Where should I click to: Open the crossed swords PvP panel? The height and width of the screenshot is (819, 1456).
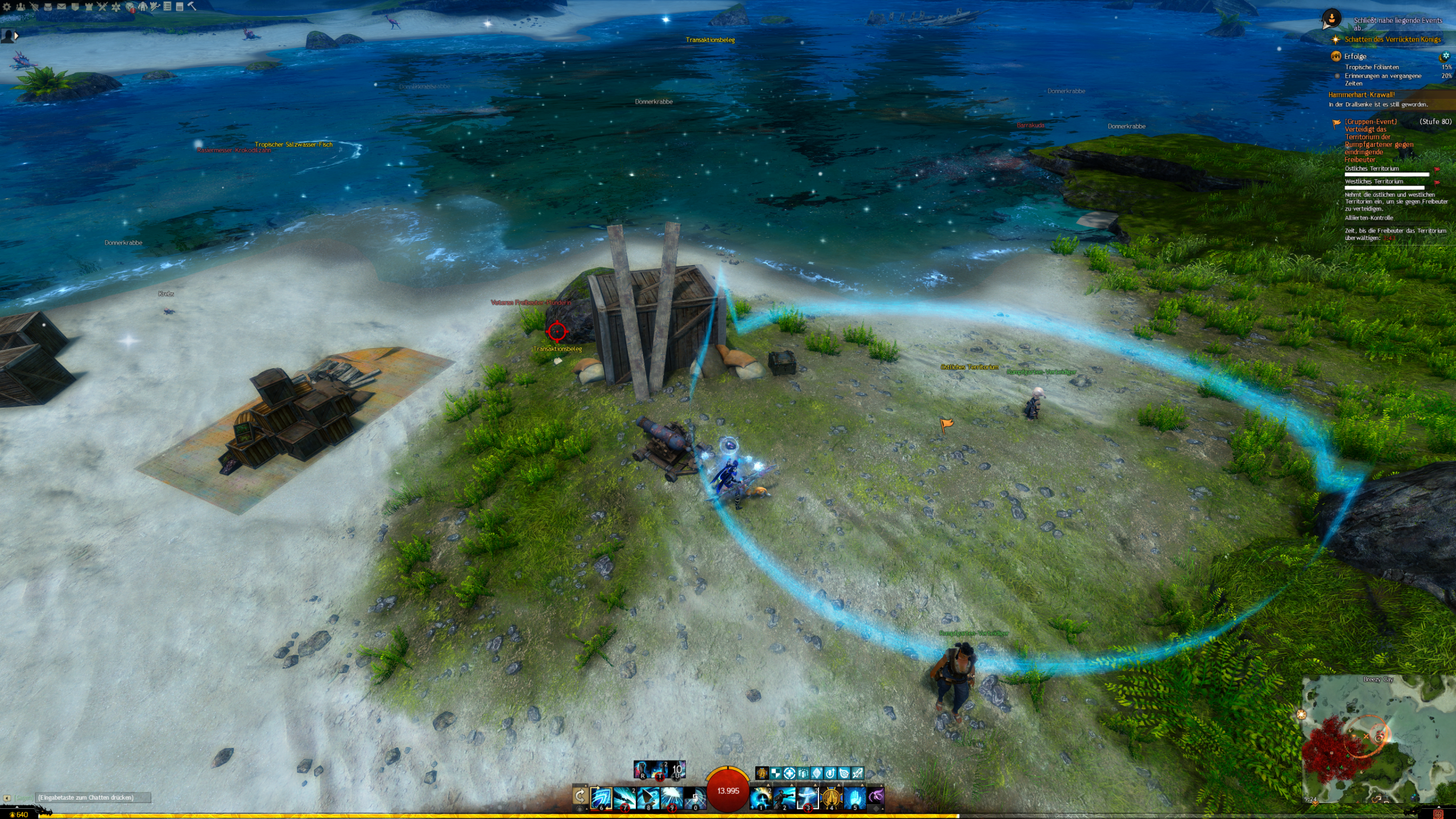(102, 6)
